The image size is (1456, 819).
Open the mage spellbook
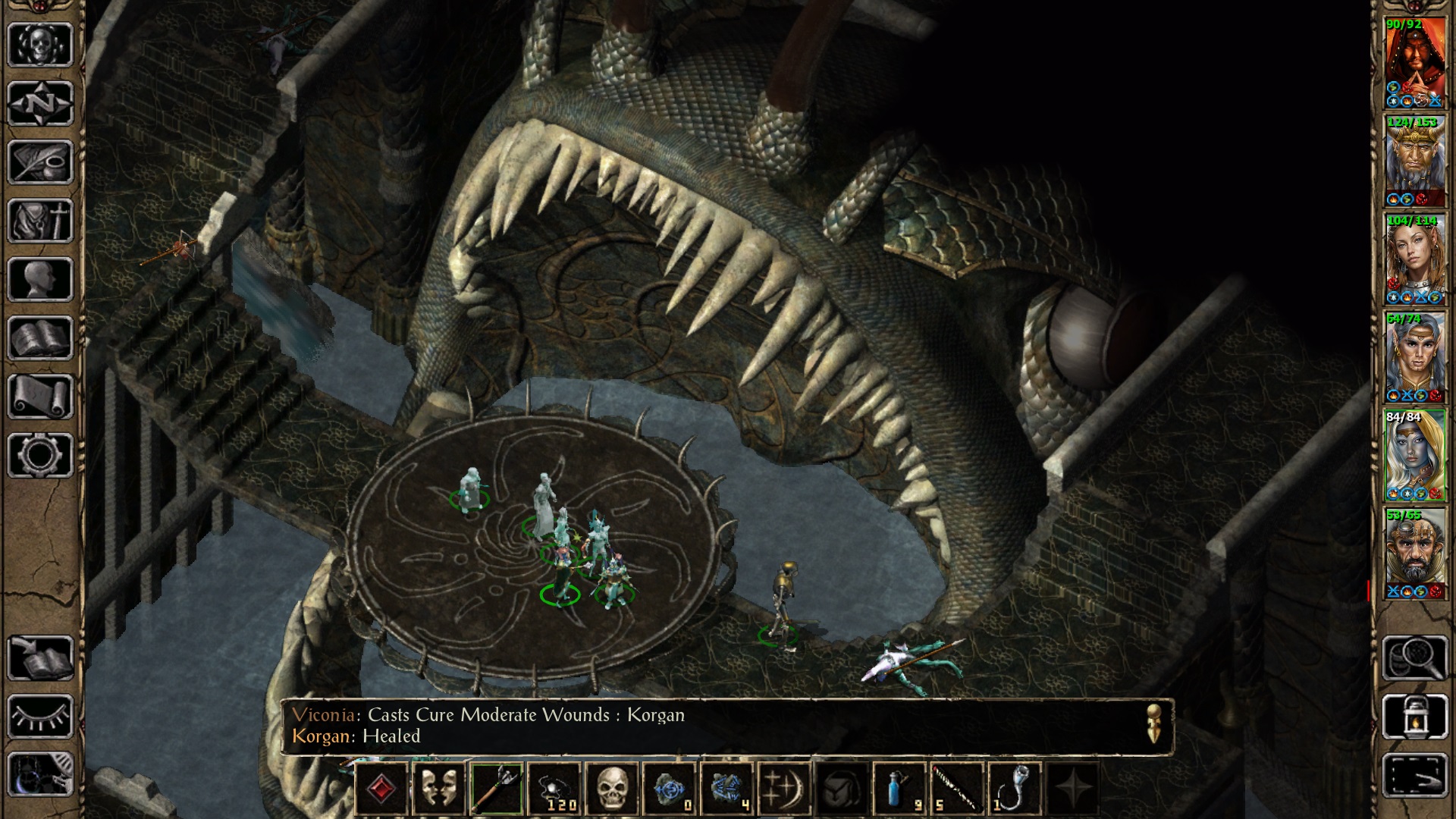40,338
